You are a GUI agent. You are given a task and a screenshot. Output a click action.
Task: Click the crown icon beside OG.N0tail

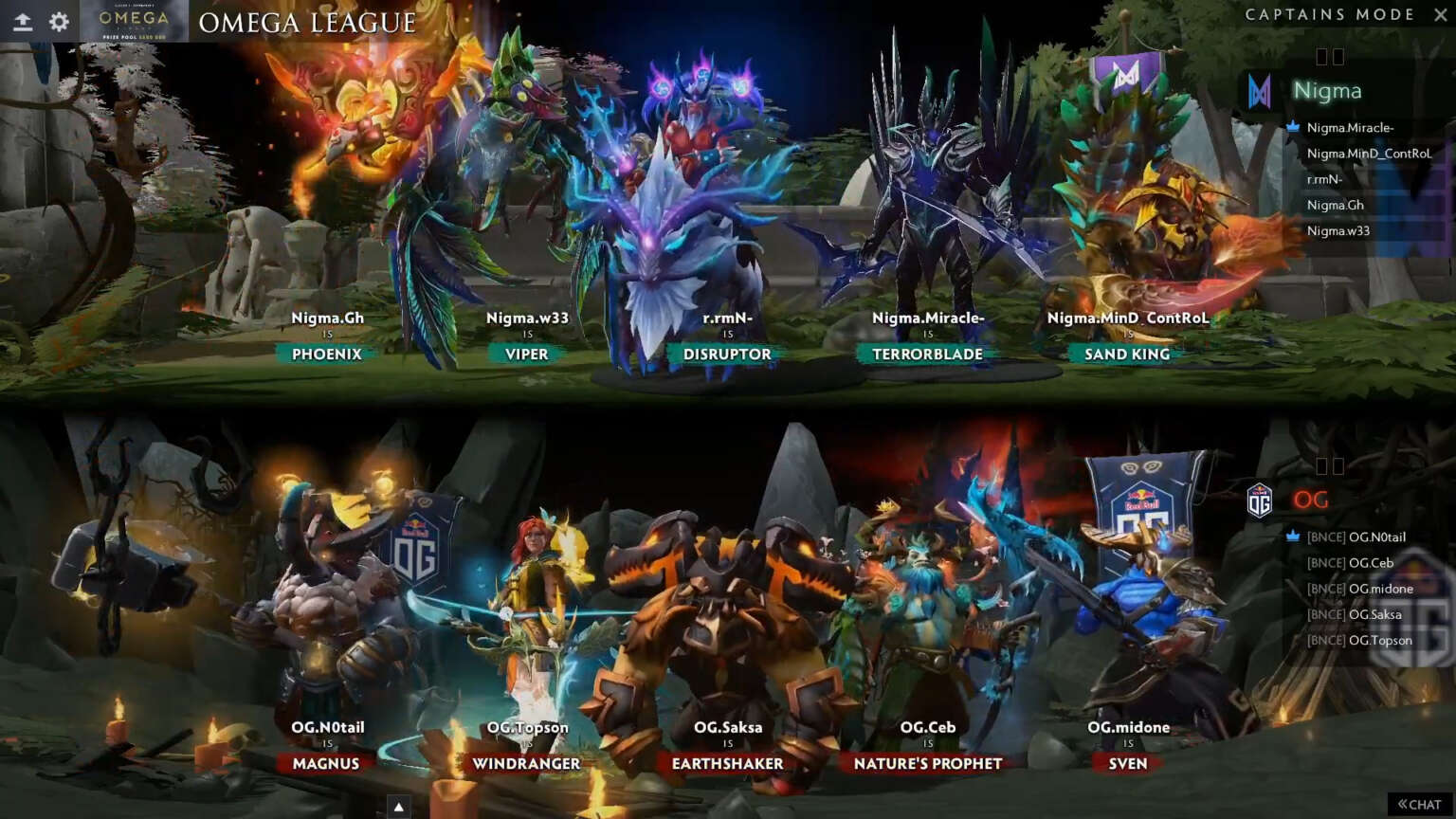click(x=1290, y=537)
